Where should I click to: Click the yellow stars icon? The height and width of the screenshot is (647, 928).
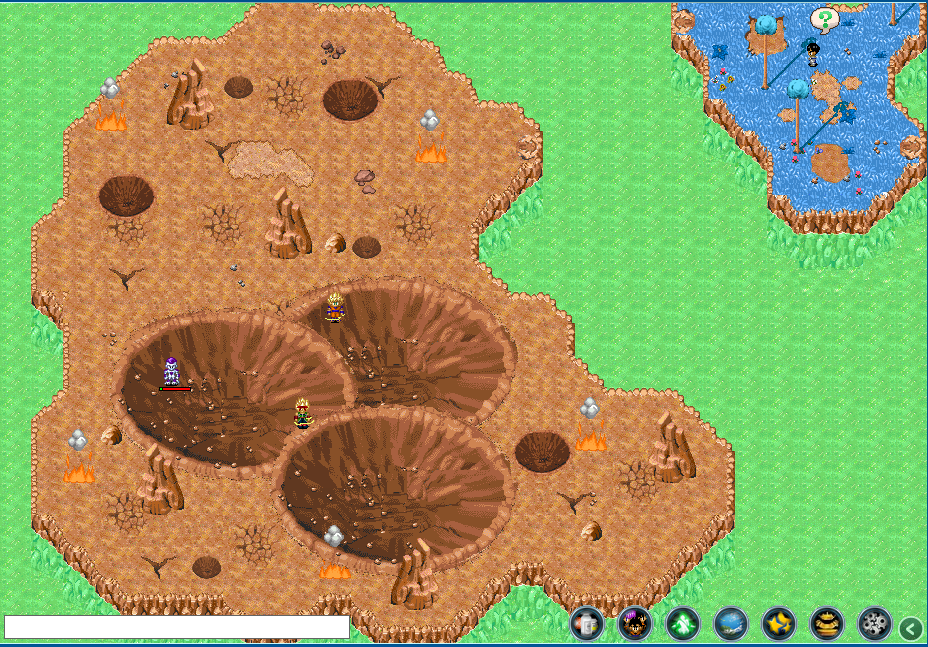coord(779,624)
